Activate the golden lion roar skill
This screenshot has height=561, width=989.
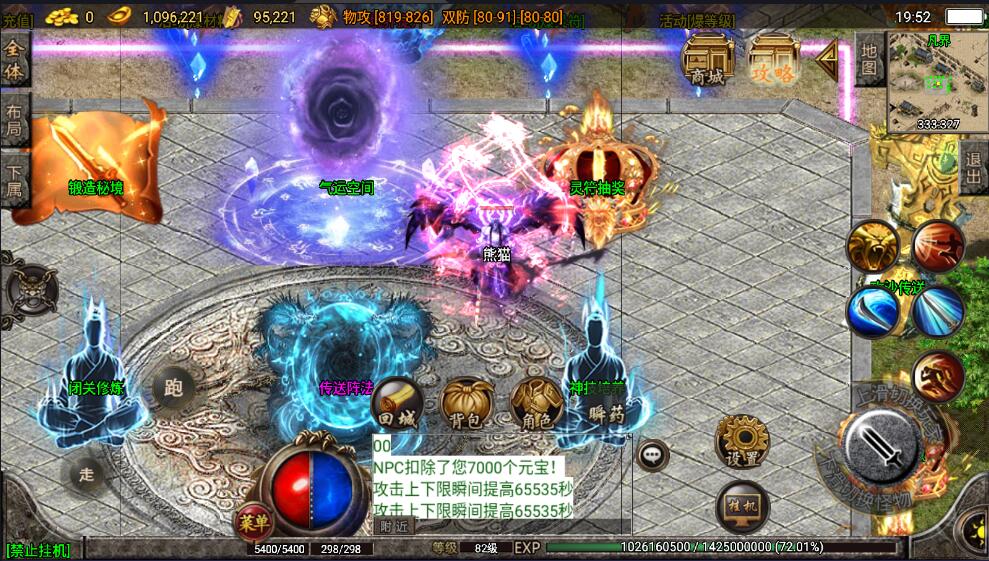point(872,247)
